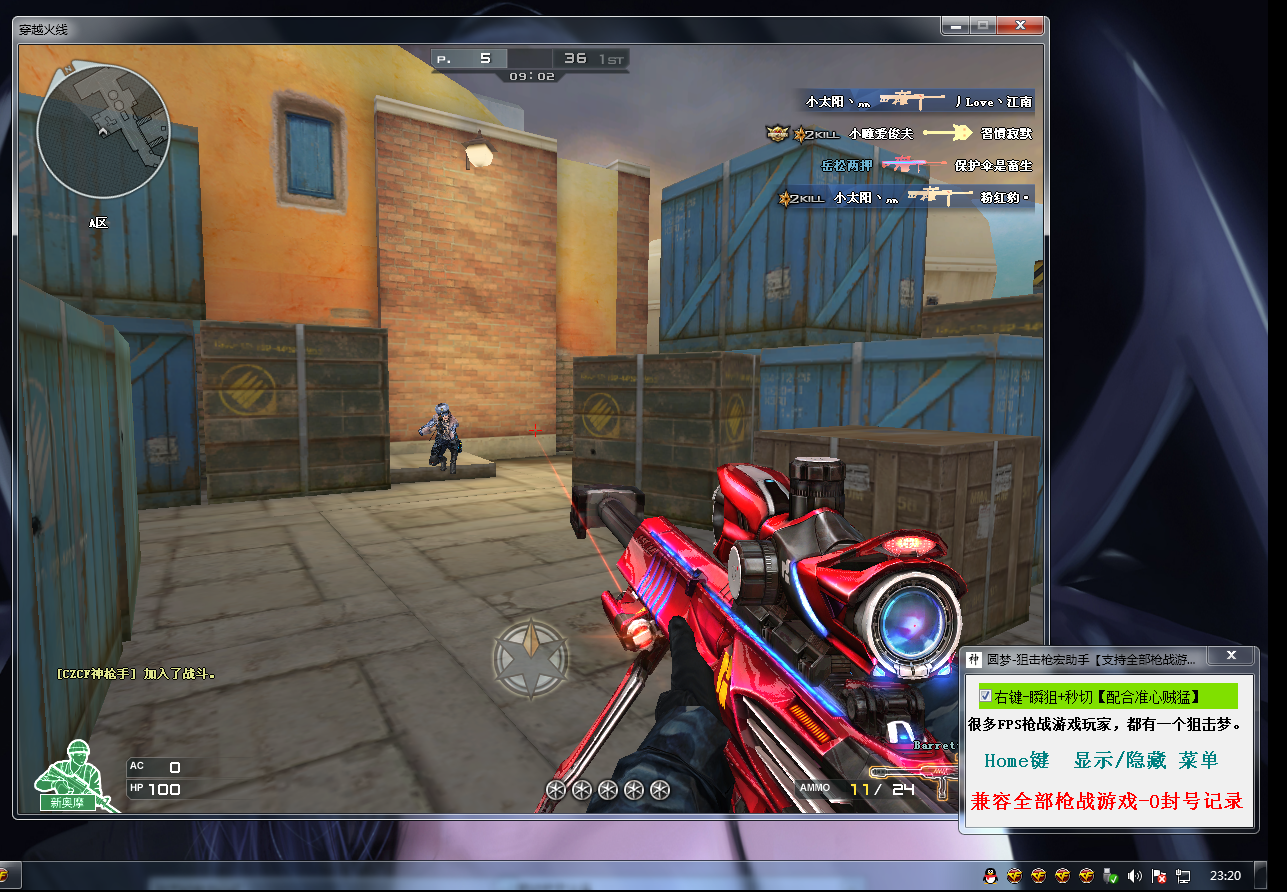Click the circular minimap

(103, 131)
